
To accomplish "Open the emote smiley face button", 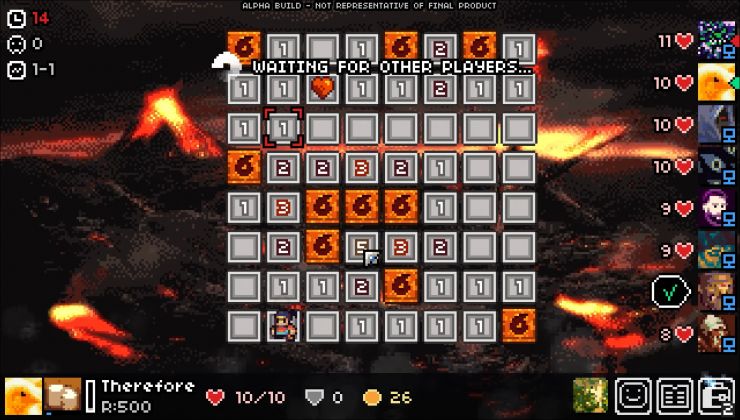I will (633, 395).
